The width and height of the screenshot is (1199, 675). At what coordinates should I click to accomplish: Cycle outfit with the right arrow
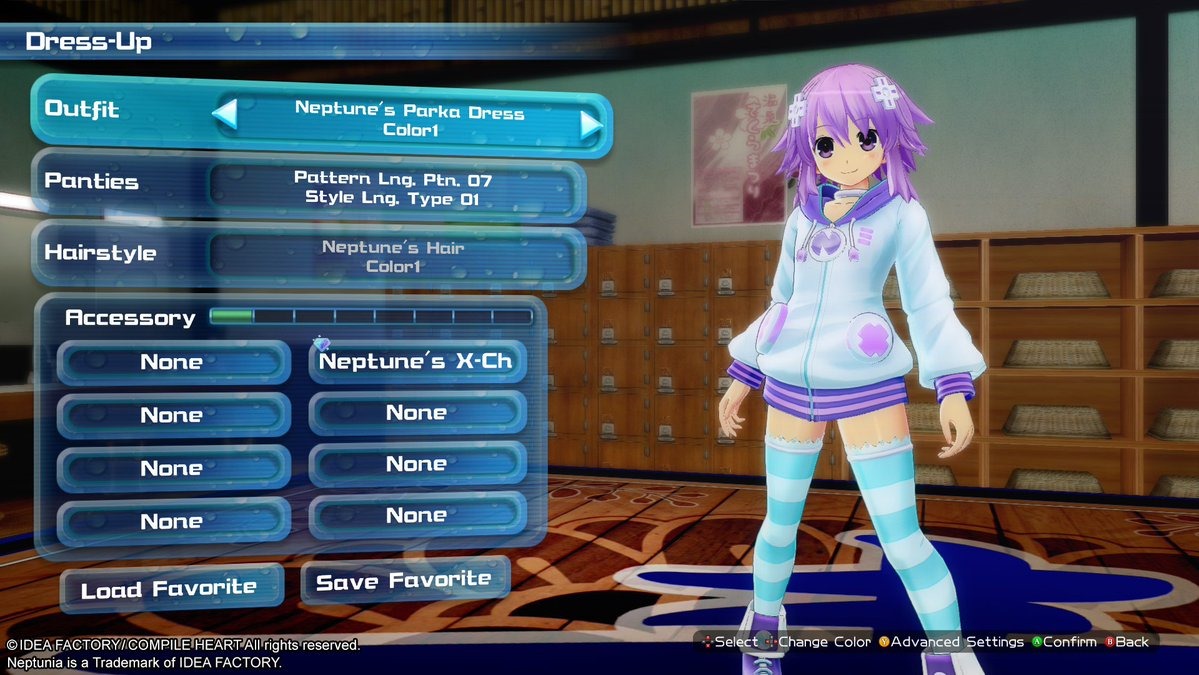pyautogui.click(x=591, y=124)
